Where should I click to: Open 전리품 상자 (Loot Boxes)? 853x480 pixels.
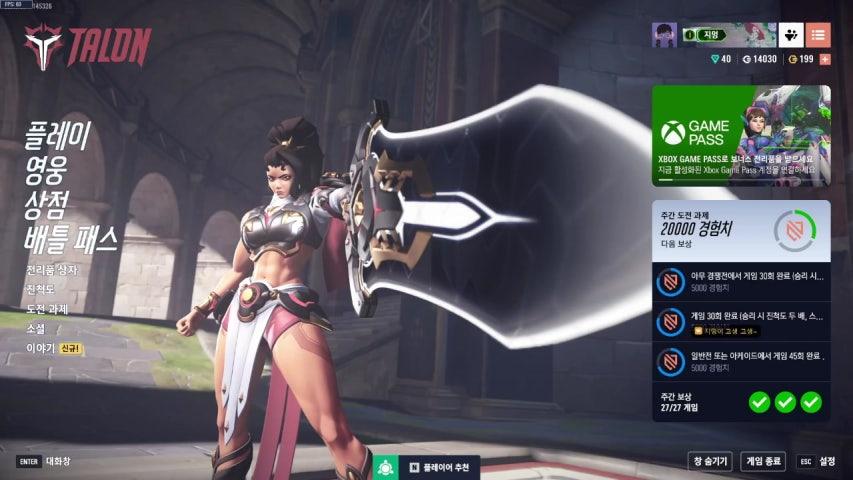point(51,270)
